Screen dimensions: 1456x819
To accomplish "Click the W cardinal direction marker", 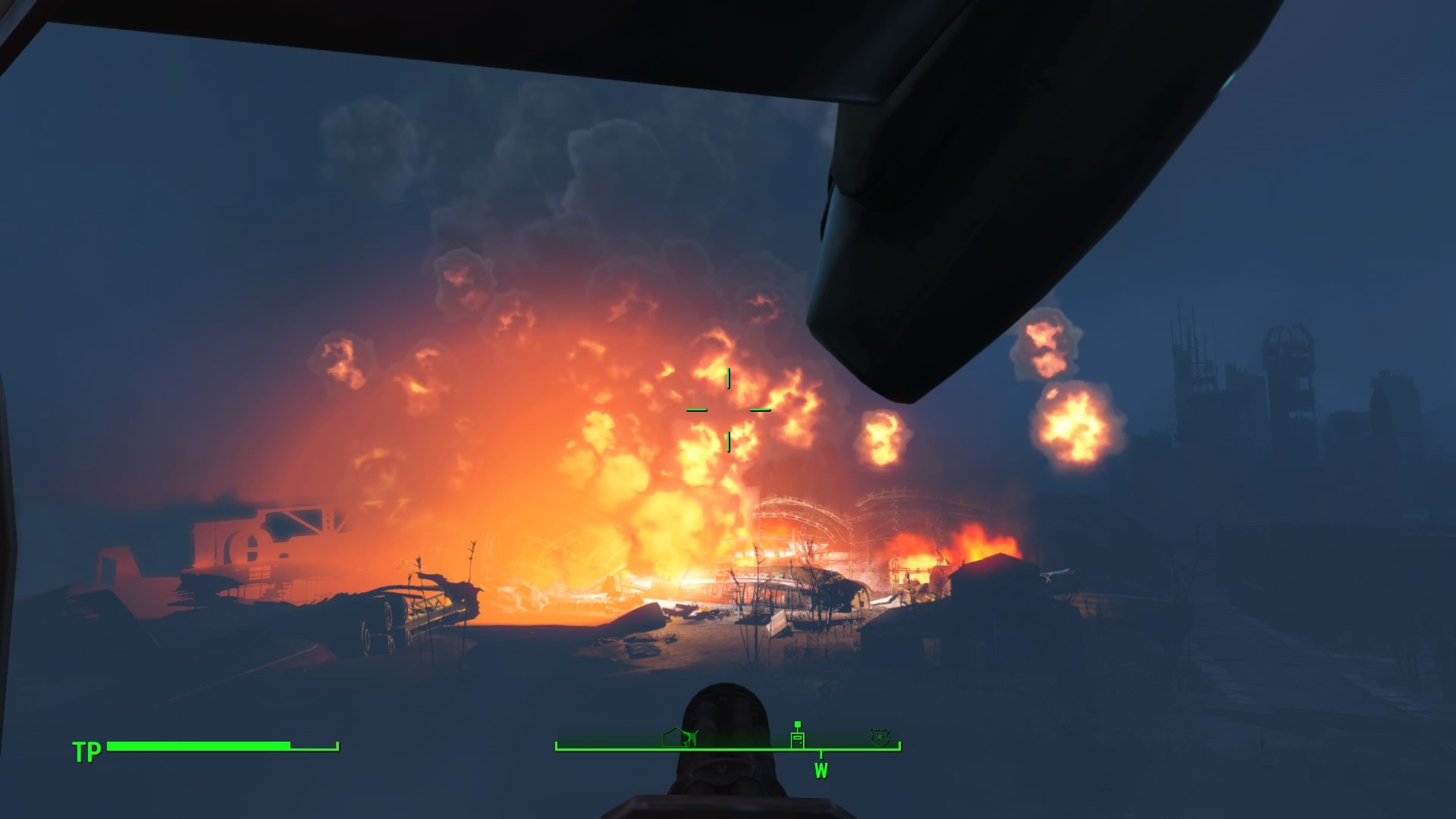I will pyautogui.click(x=821, y=770).
